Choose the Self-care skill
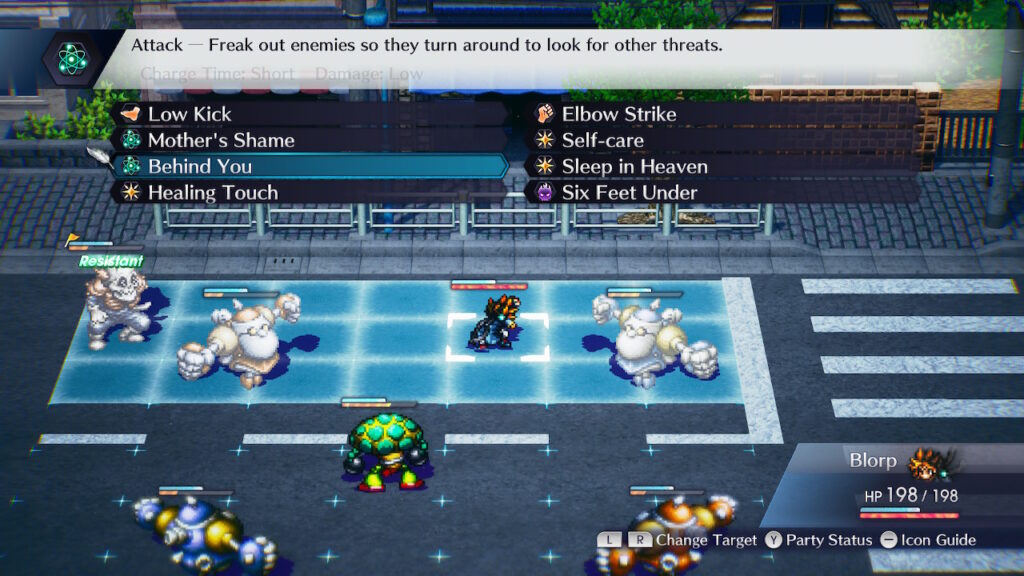This screenshot has height=576, width=1024. (x=602, y=140)
